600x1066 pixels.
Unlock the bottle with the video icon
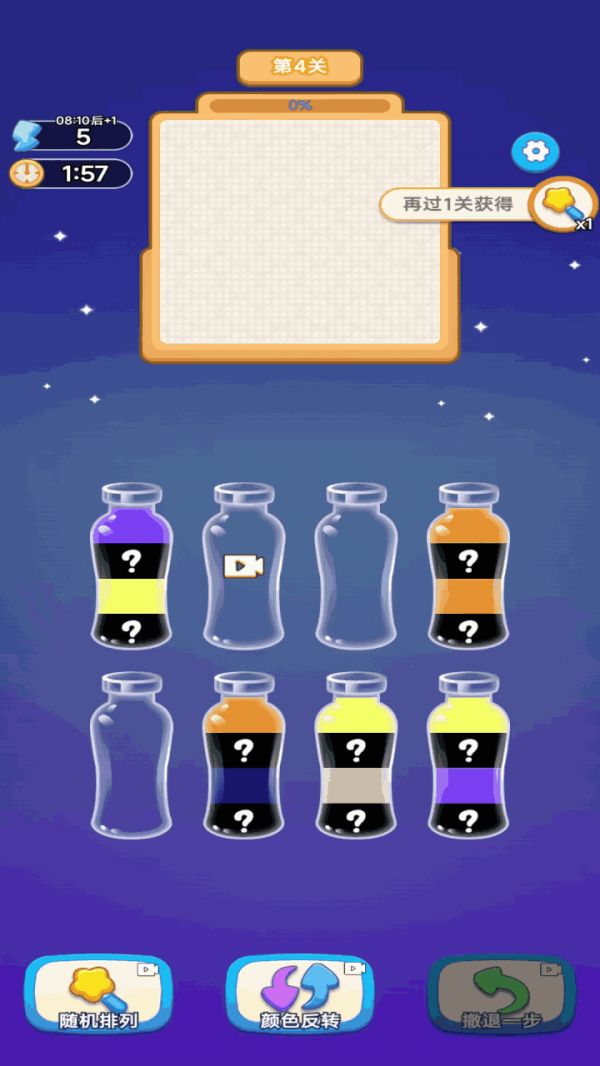point(244,567)
